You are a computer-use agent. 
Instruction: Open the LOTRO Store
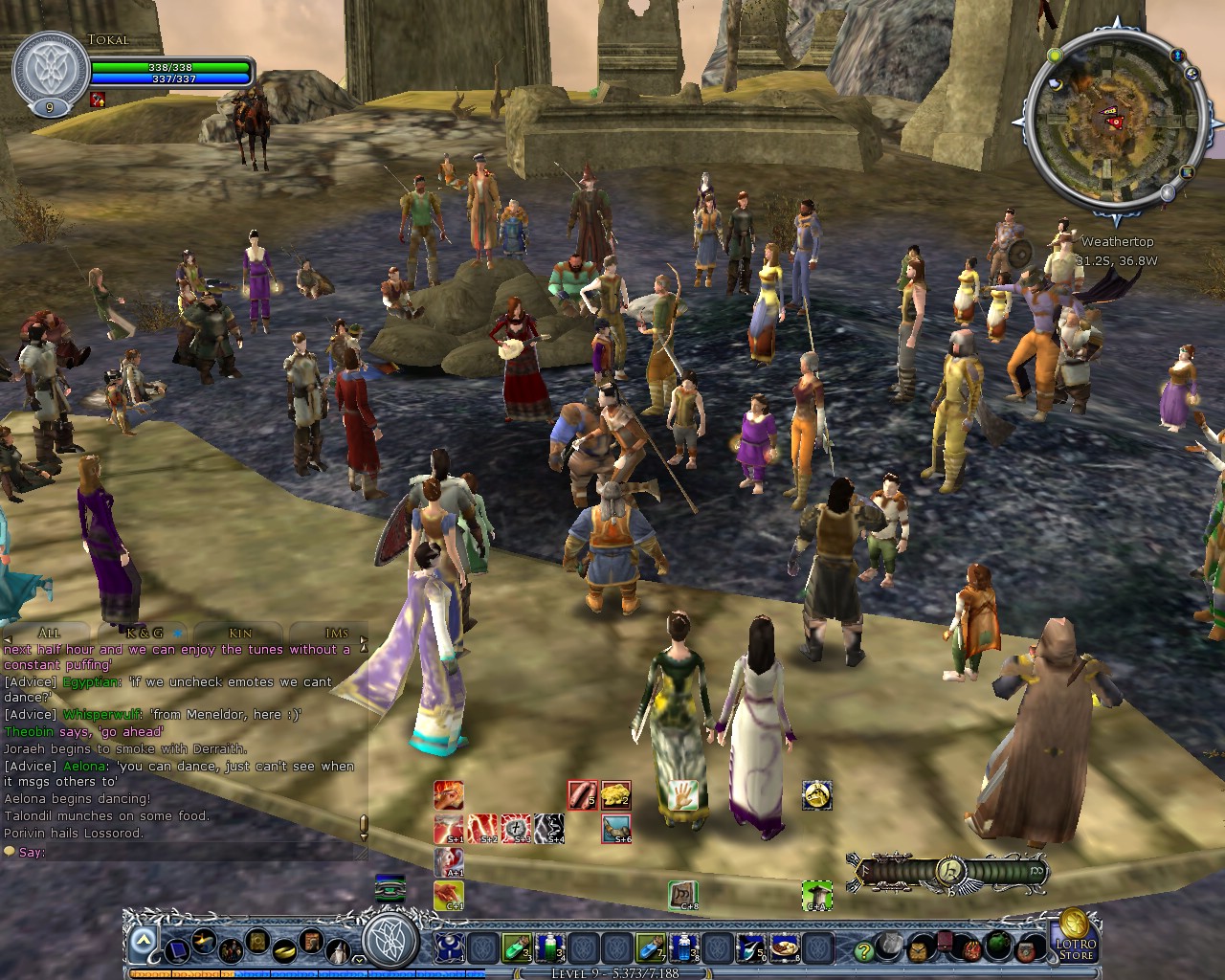point(1076,949)
